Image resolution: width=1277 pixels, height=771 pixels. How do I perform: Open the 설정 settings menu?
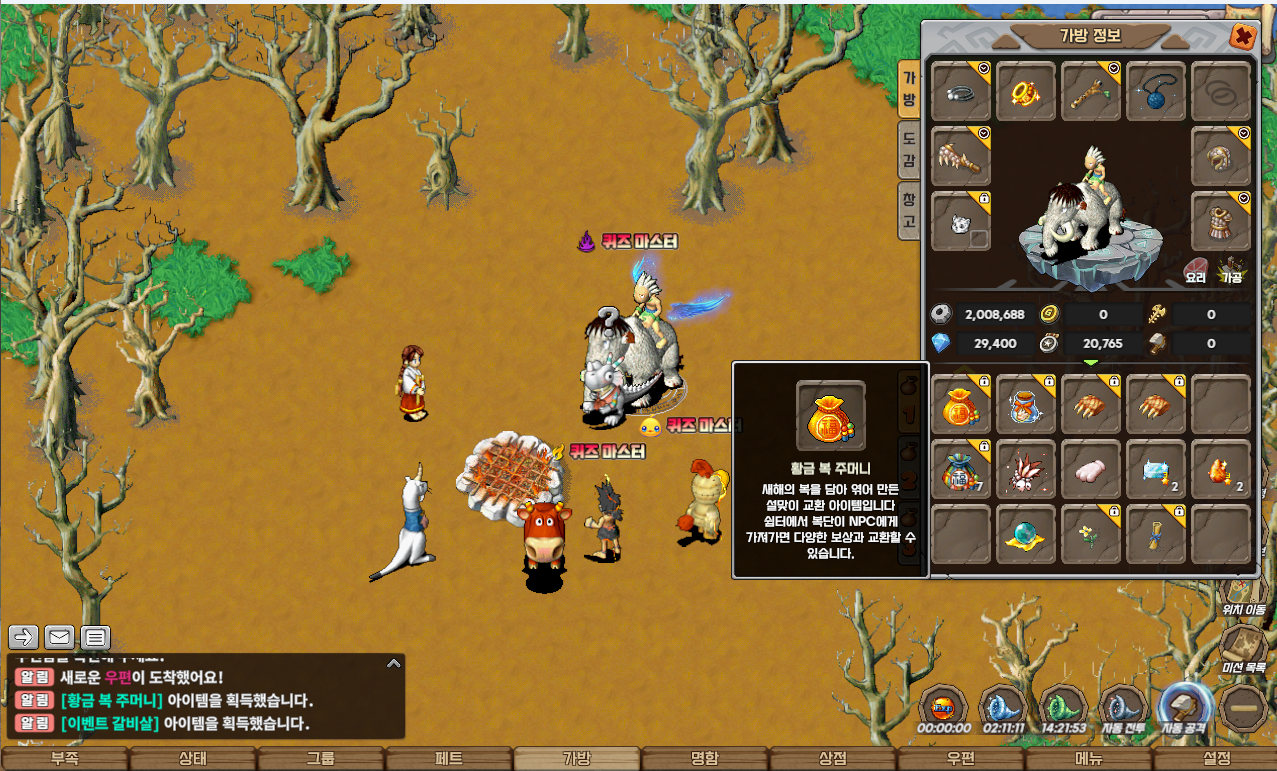click(1216, 759)
